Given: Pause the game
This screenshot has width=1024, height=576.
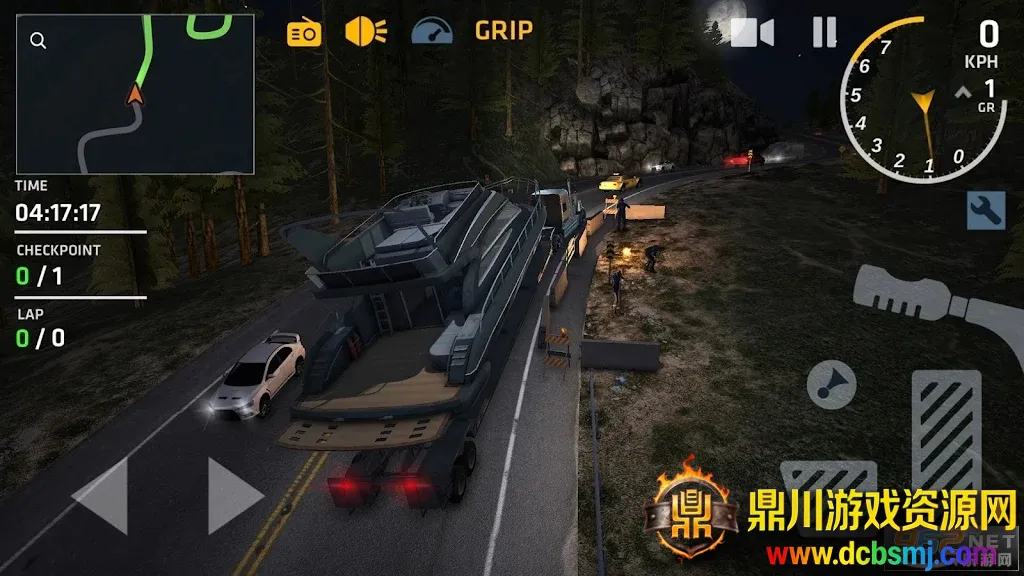Looking at the screenshot, I should click(x=824, y=33).
